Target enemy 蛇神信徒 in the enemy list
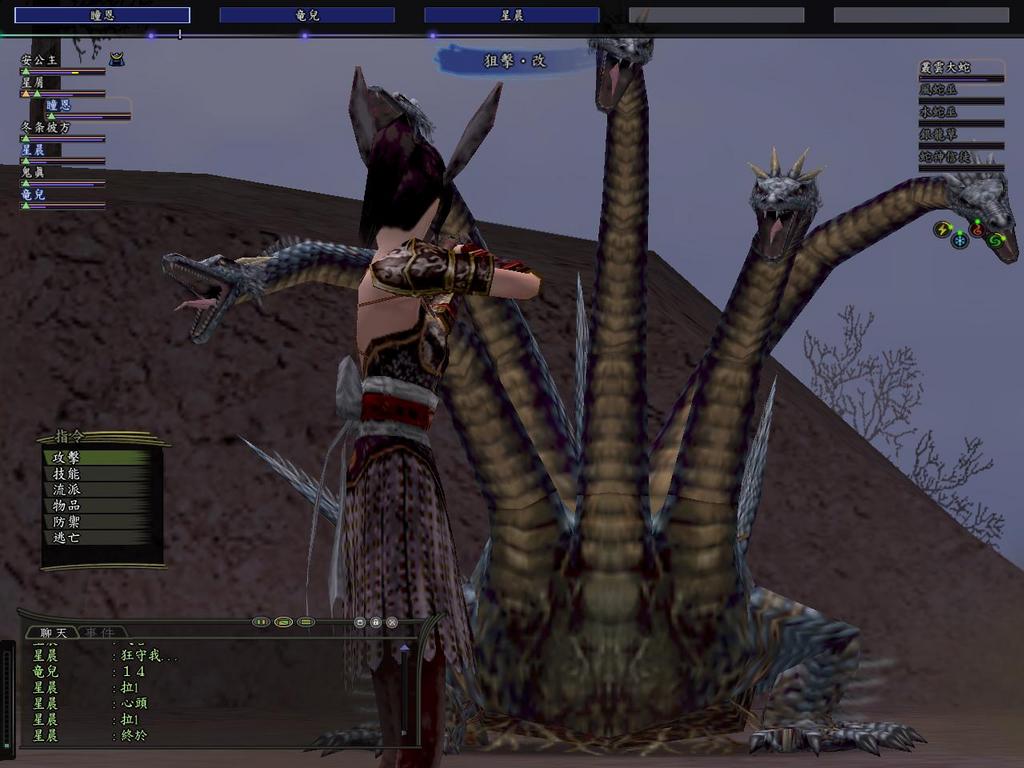 [945, 157]
